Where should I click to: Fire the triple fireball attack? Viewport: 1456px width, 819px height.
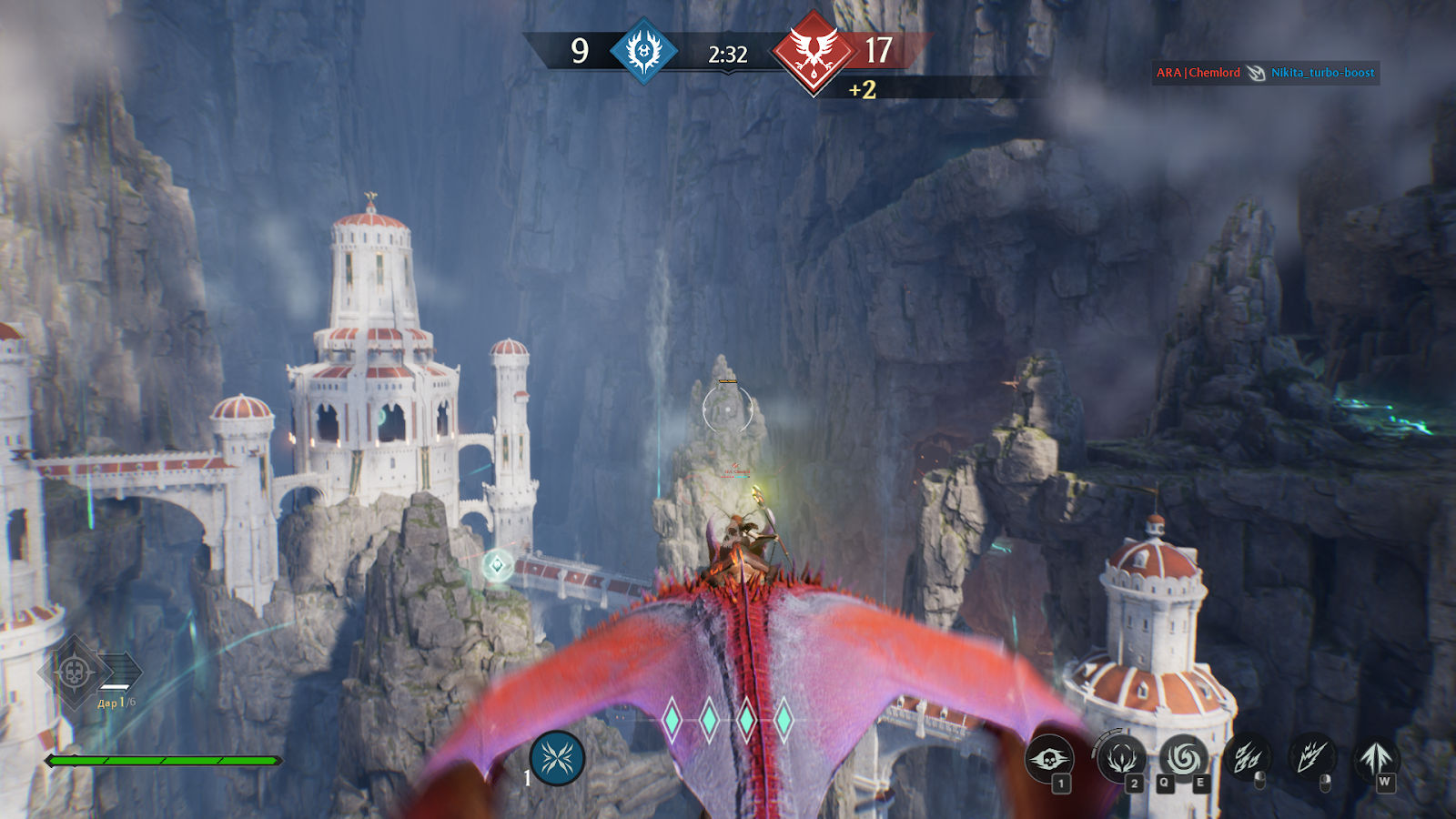click(x=1248, y=757)
